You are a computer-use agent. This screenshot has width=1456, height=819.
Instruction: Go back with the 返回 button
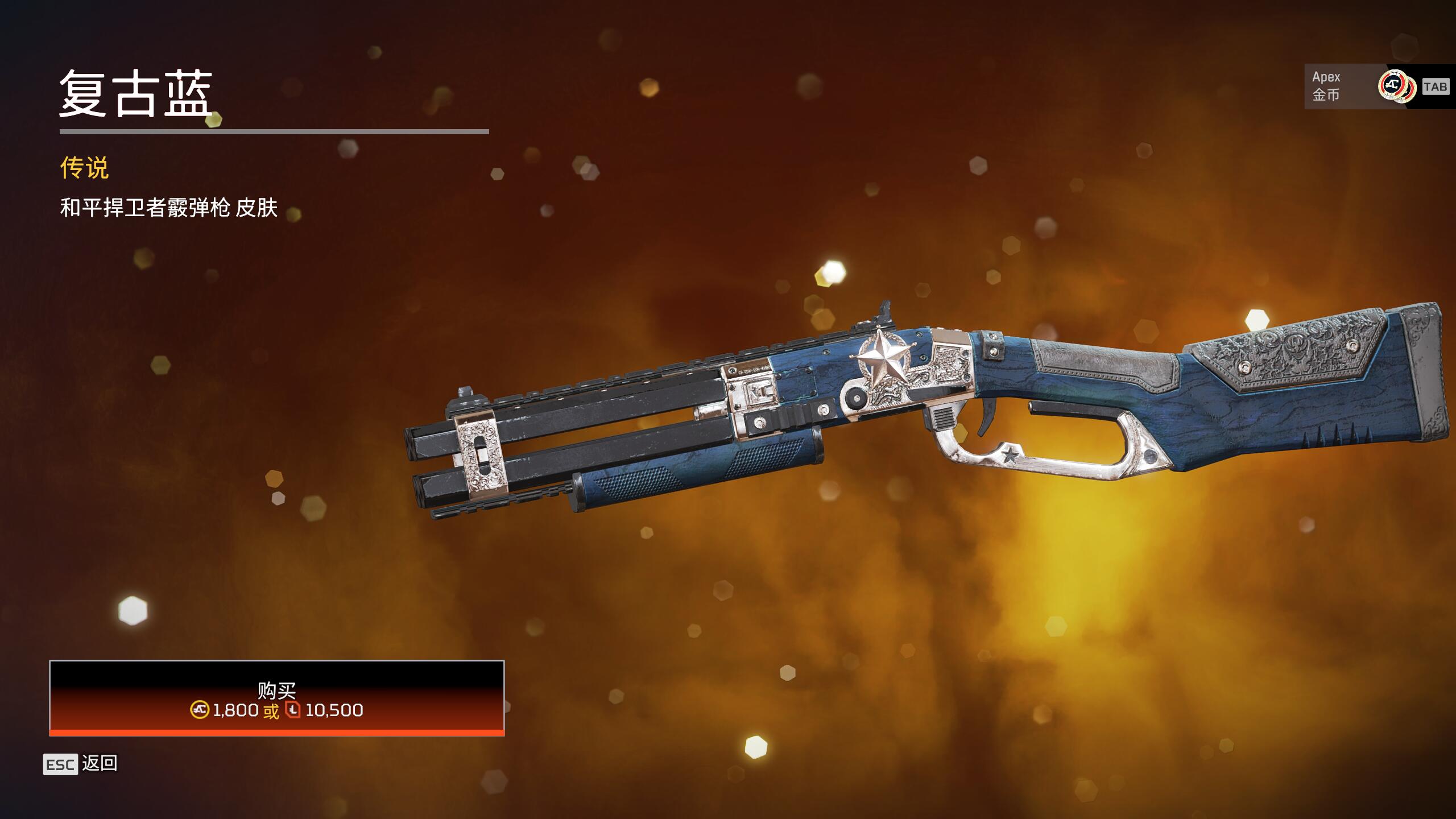(x=81, y=763)
